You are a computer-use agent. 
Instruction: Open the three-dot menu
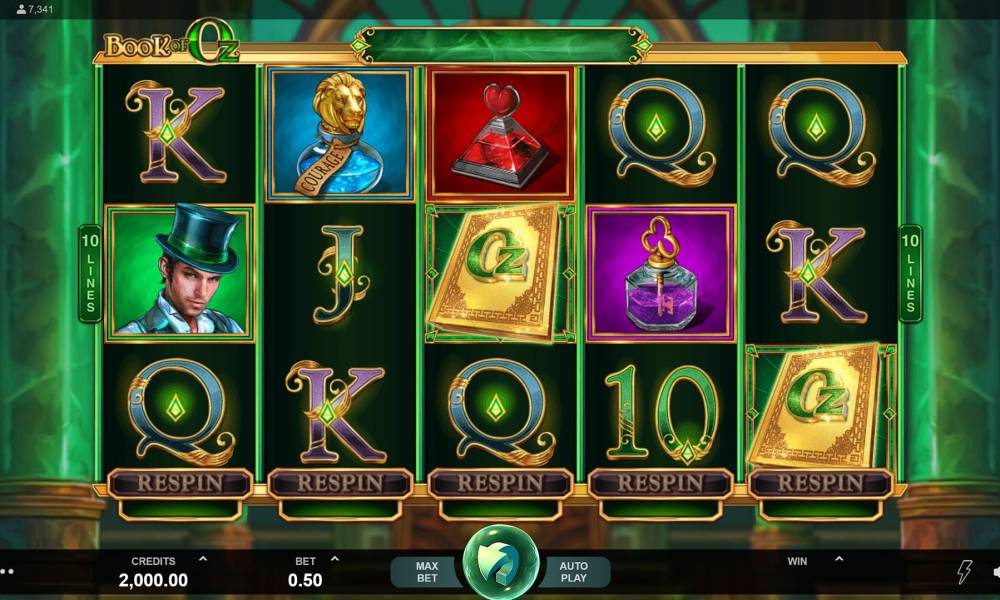[7, 572]
